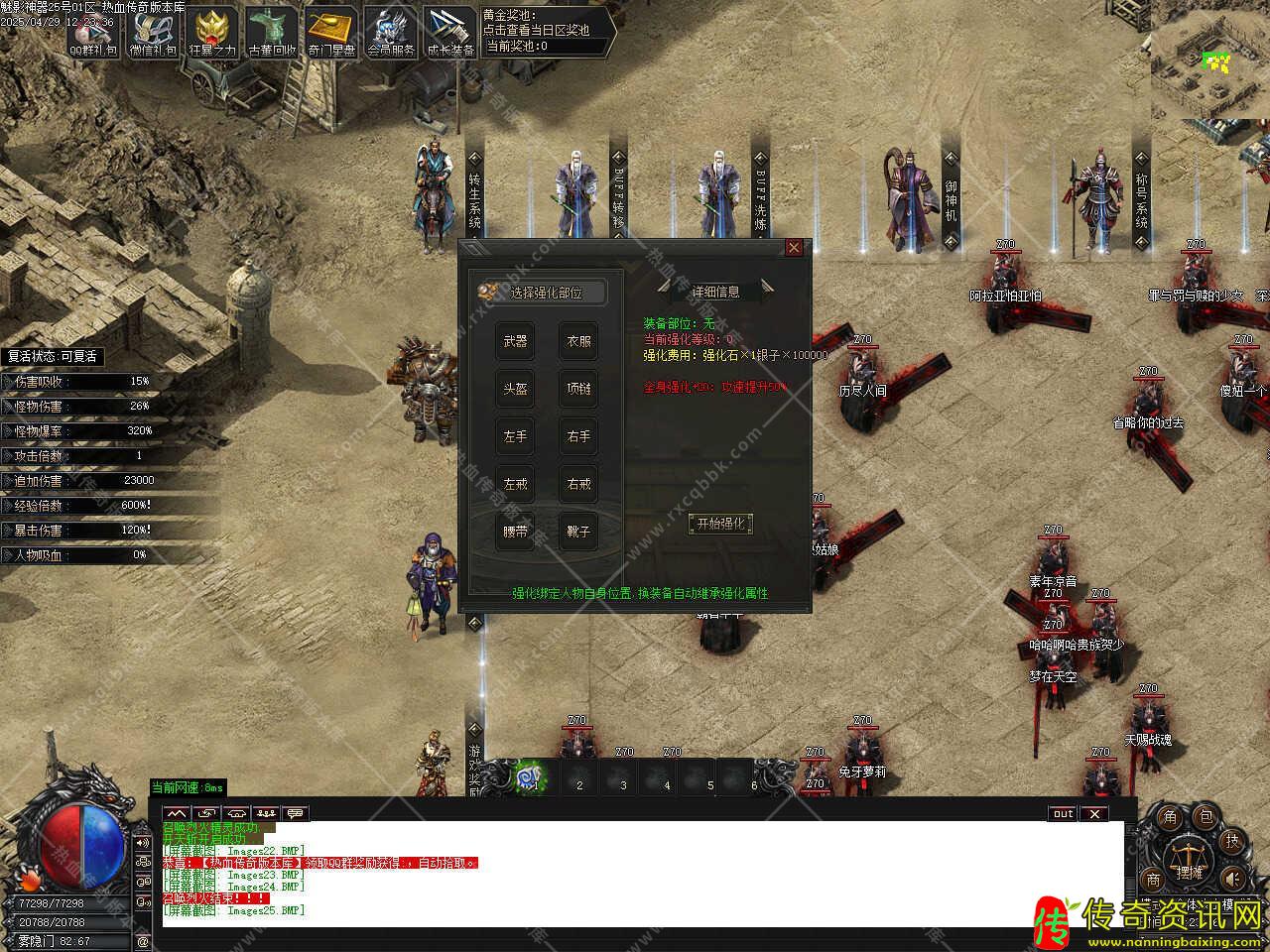
Task: Close the enhancement dialog window
Action: coord(794,248)
